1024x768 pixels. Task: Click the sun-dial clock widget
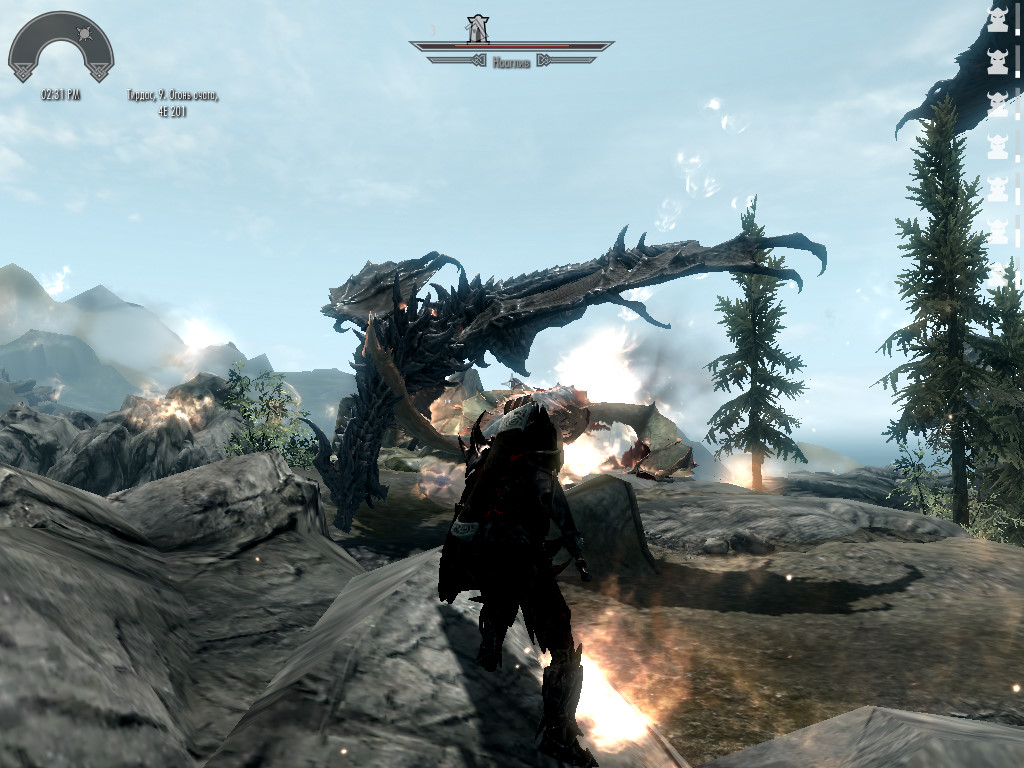point(60,47)
